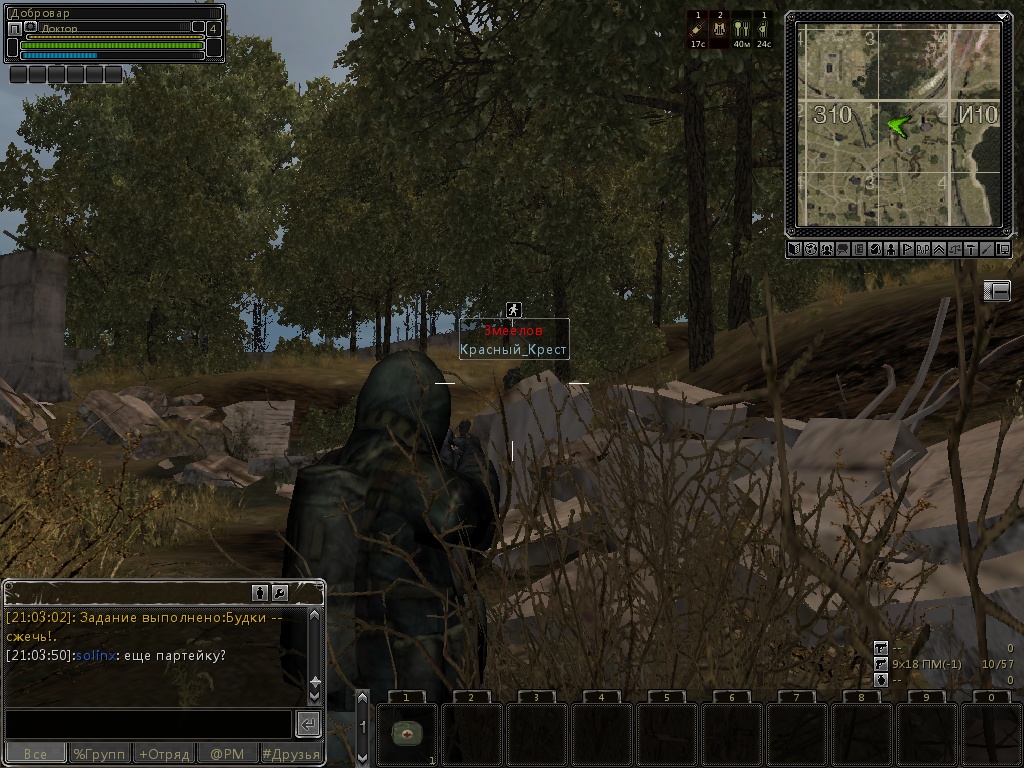Click the PvP button under the minimap

coord(923,249)
